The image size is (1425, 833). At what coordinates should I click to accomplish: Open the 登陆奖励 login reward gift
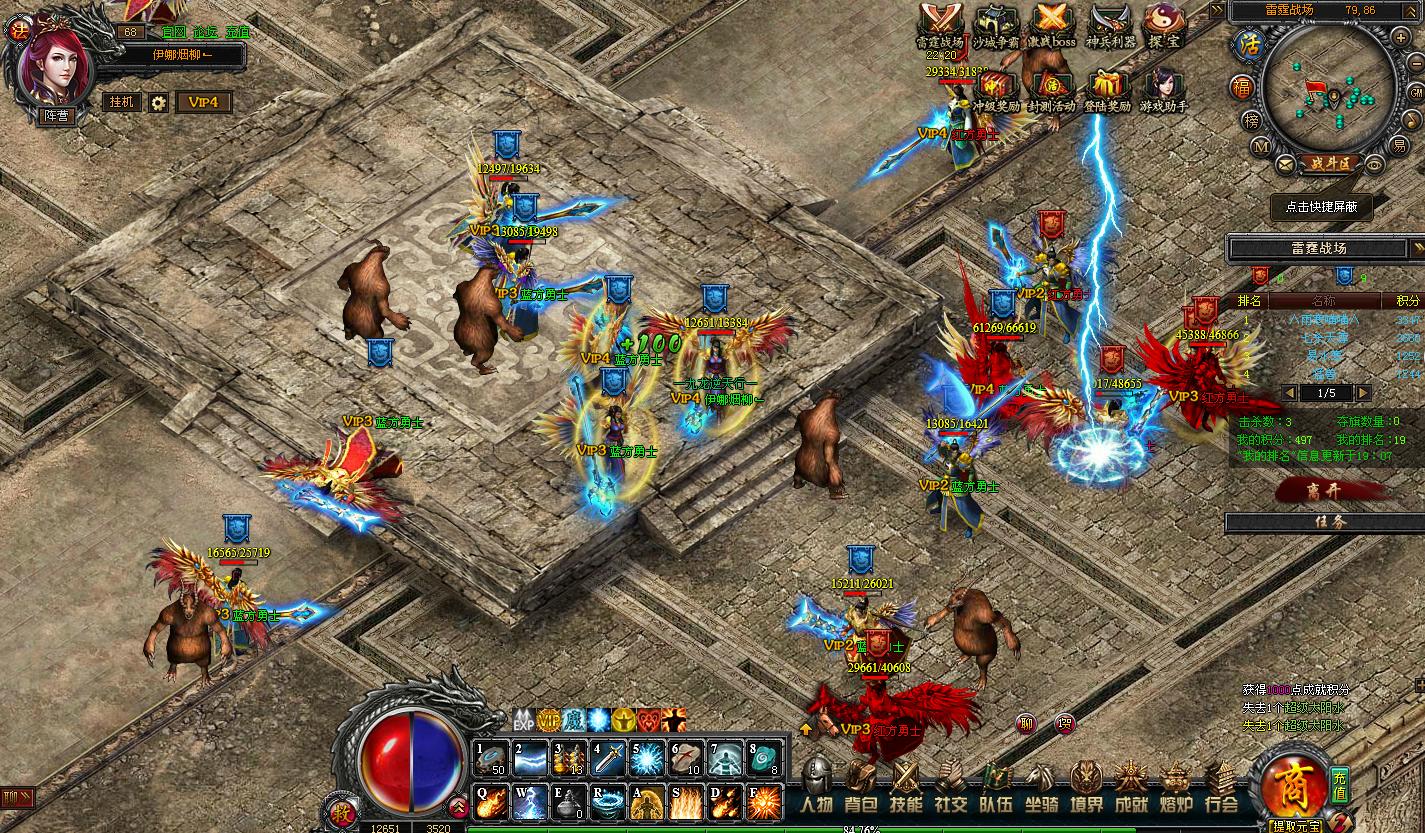(x=1107, y=88)
